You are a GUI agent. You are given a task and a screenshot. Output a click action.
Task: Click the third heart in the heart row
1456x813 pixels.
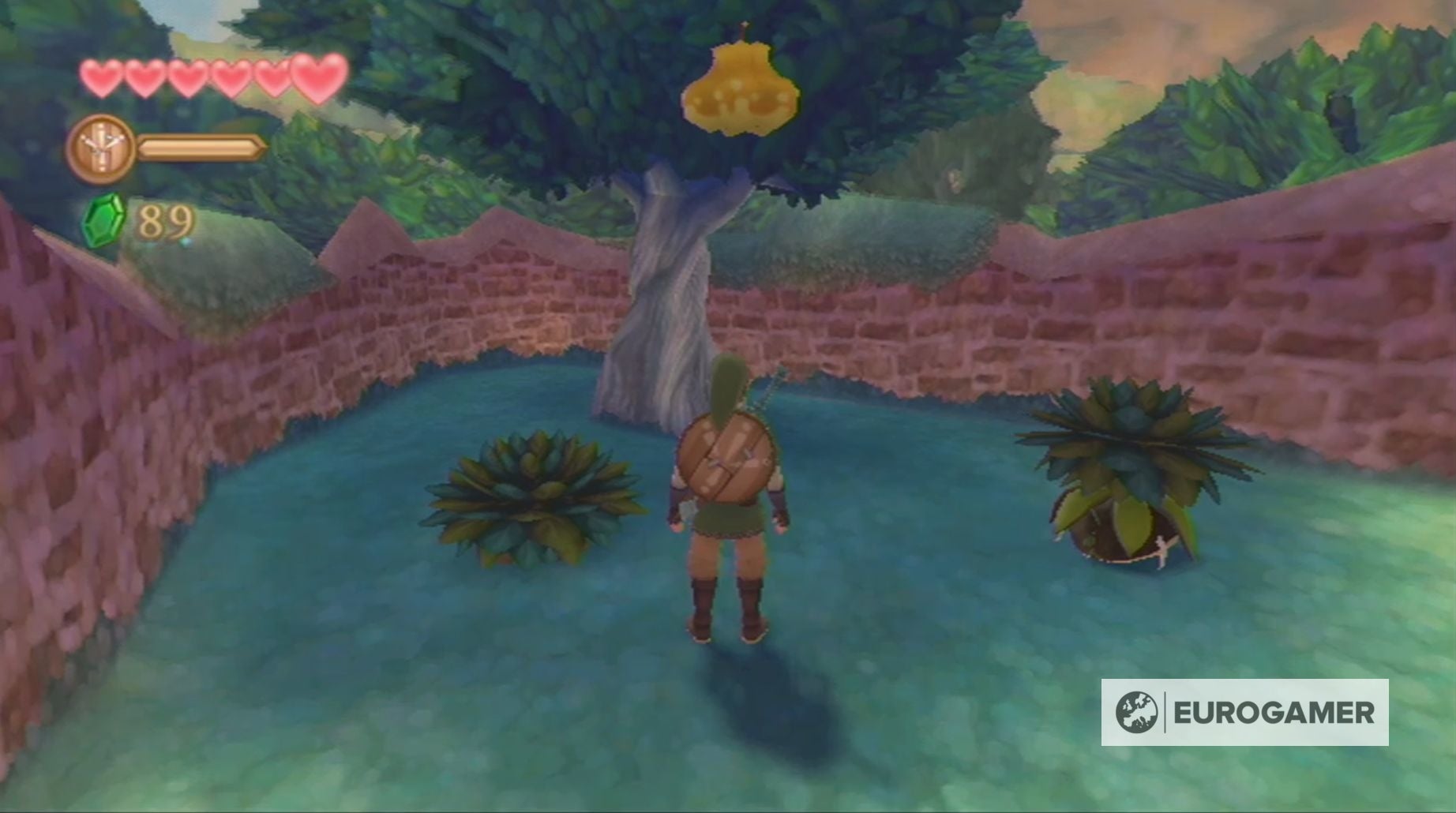(x=187, y=77)
